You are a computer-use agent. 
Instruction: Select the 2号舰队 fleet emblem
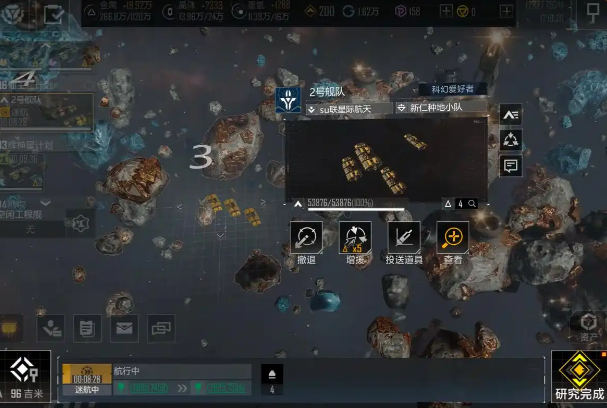289,98
